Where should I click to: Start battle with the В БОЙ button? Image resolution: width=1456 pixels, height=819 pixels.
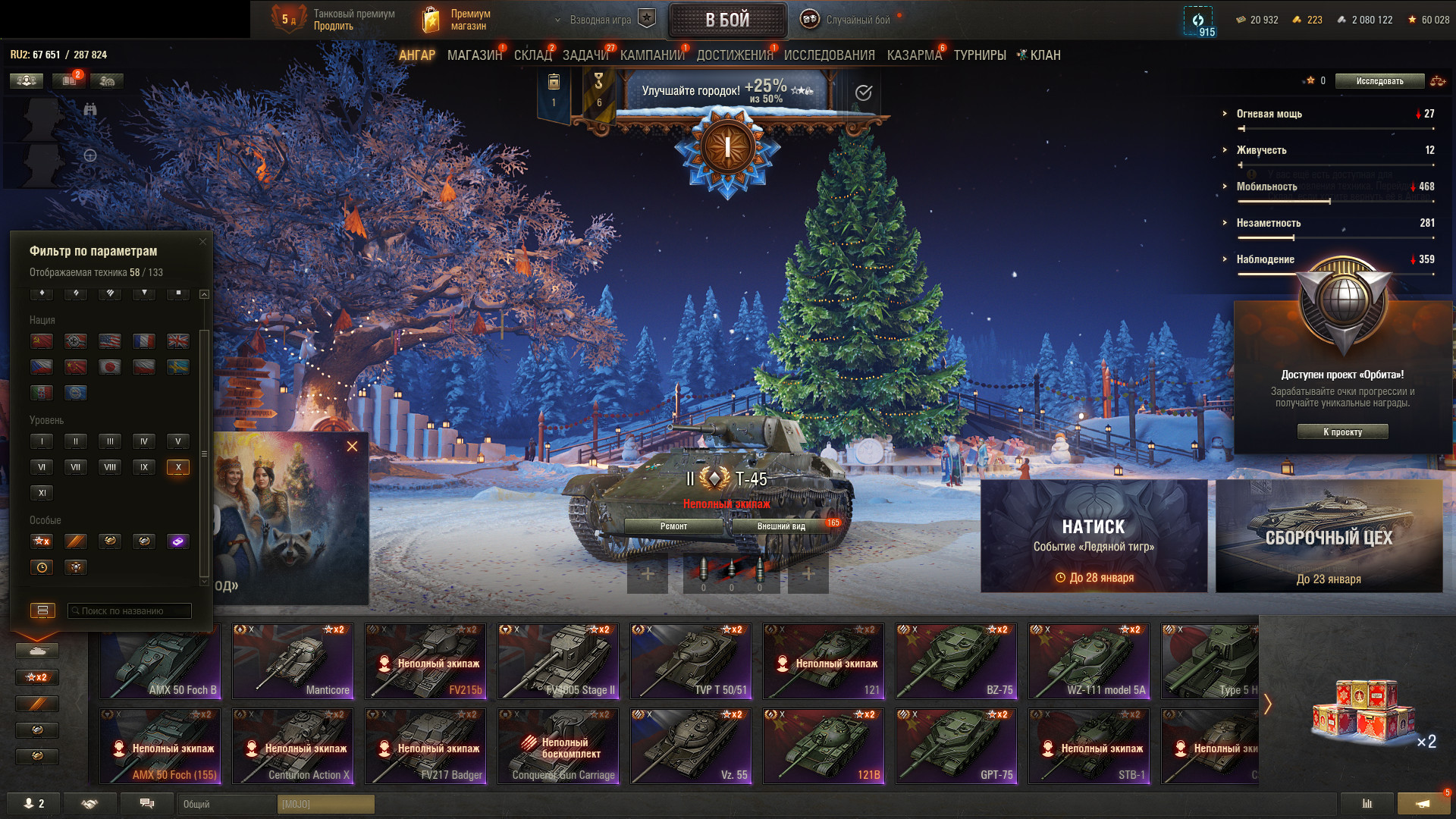tap(727, 20)
